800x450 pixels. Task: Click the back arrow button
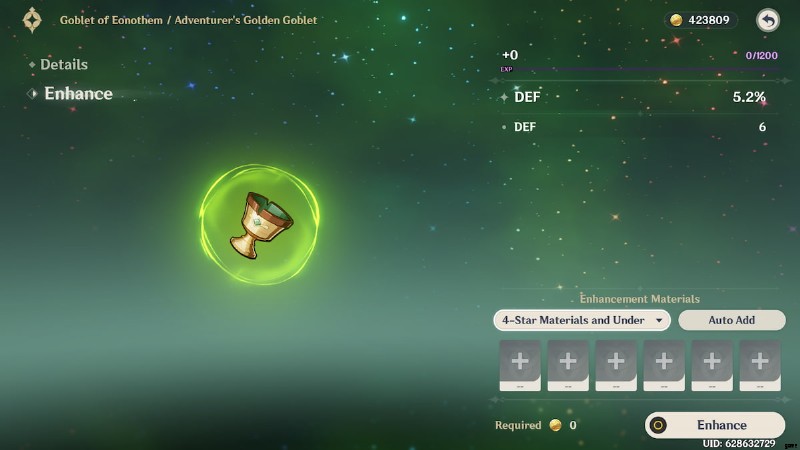767,20
